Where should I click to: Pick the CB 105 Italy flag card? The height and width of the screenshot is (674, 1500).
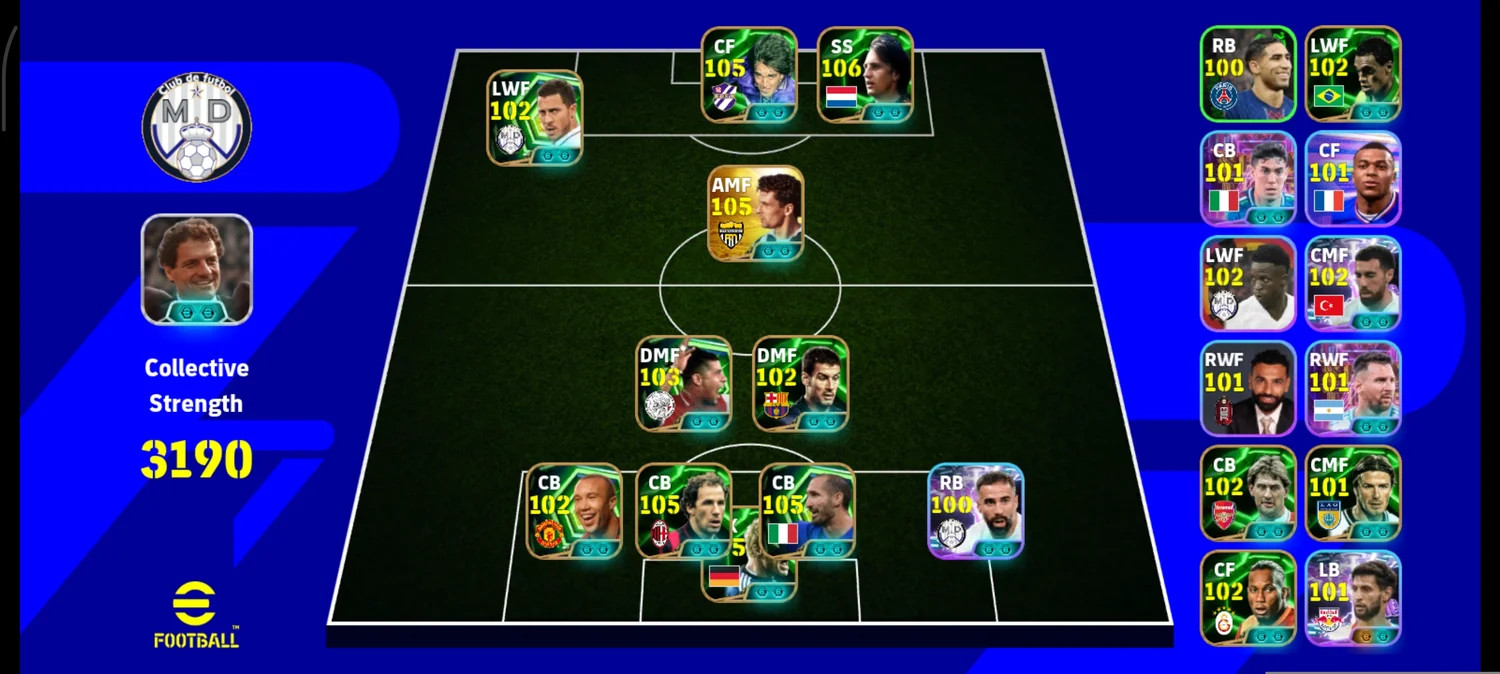tap(807, 510)
